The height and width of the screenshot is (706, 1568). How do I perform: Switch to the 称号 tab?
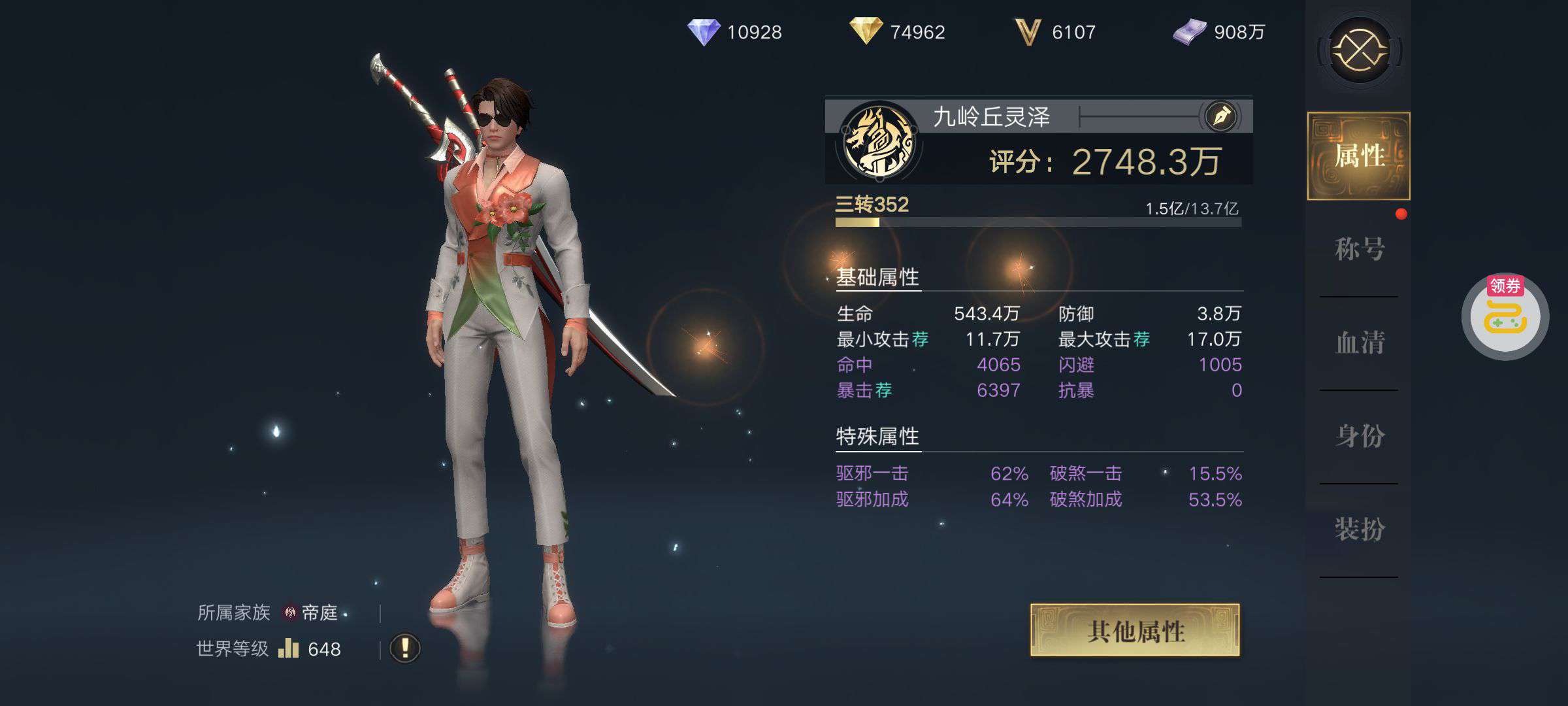point(1359,249)
